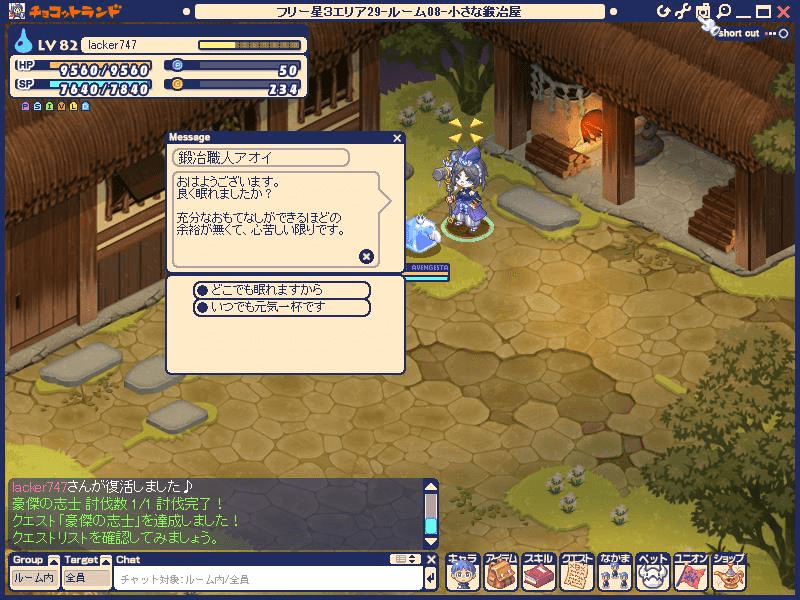
Task: Choose the reply どこでも眠れますから
Action: 281,290
